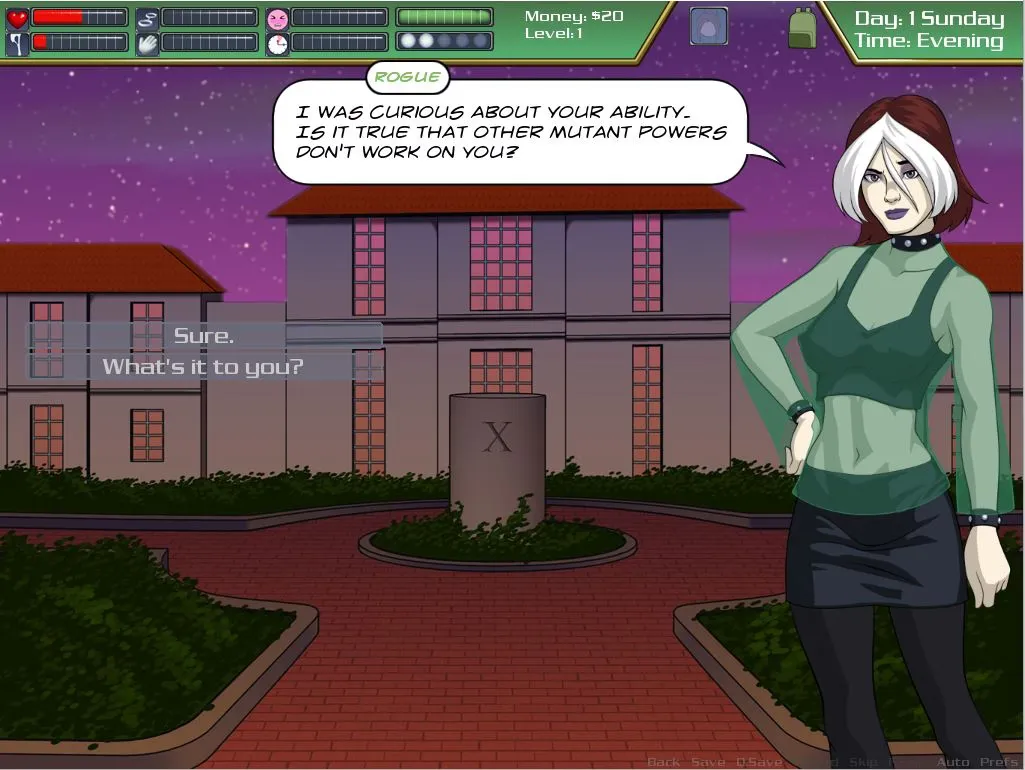Viewport: 1025px width, 770px height.
Task: Choose the "Sure." reply
Action: [x=204, y=336]
